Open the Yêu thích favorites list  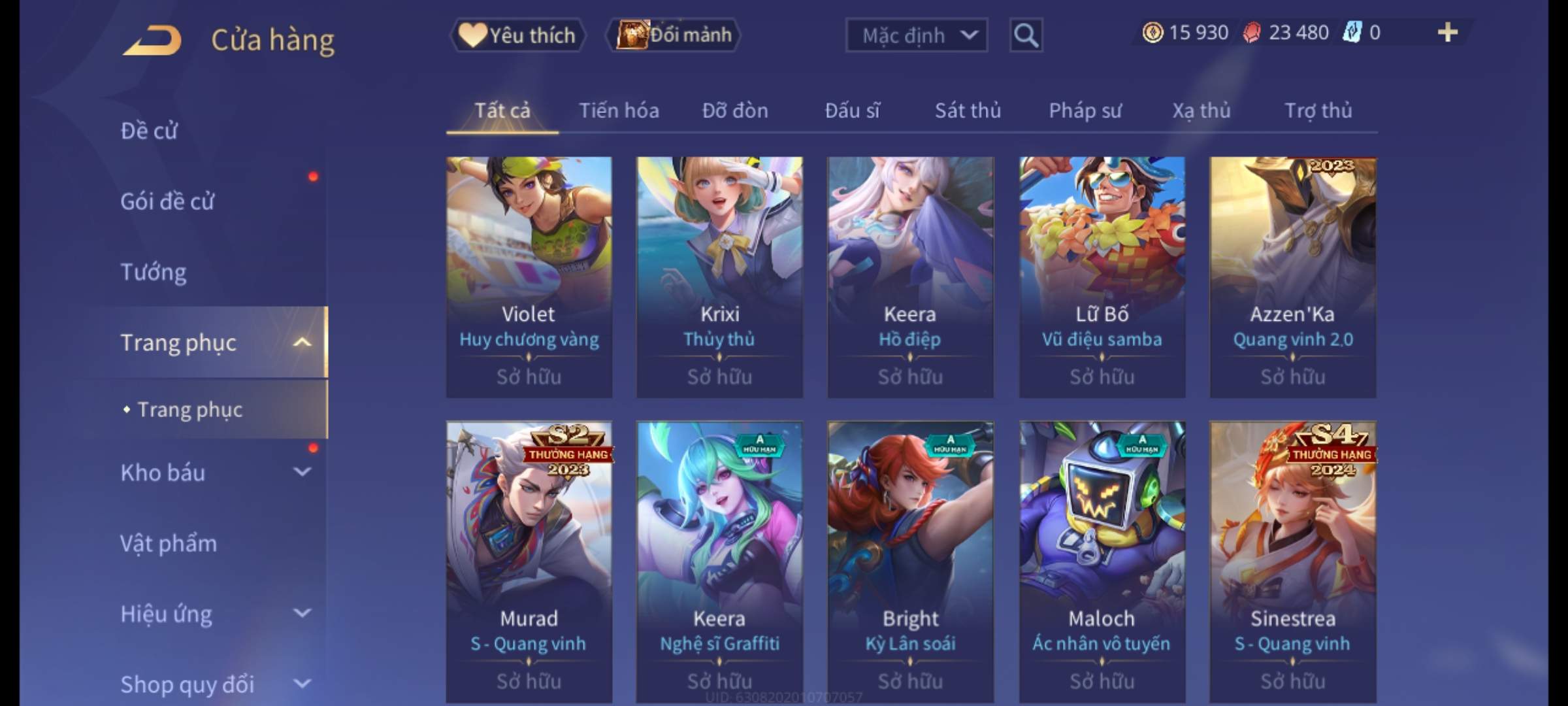pyautogui.click(x=517, y=35)
